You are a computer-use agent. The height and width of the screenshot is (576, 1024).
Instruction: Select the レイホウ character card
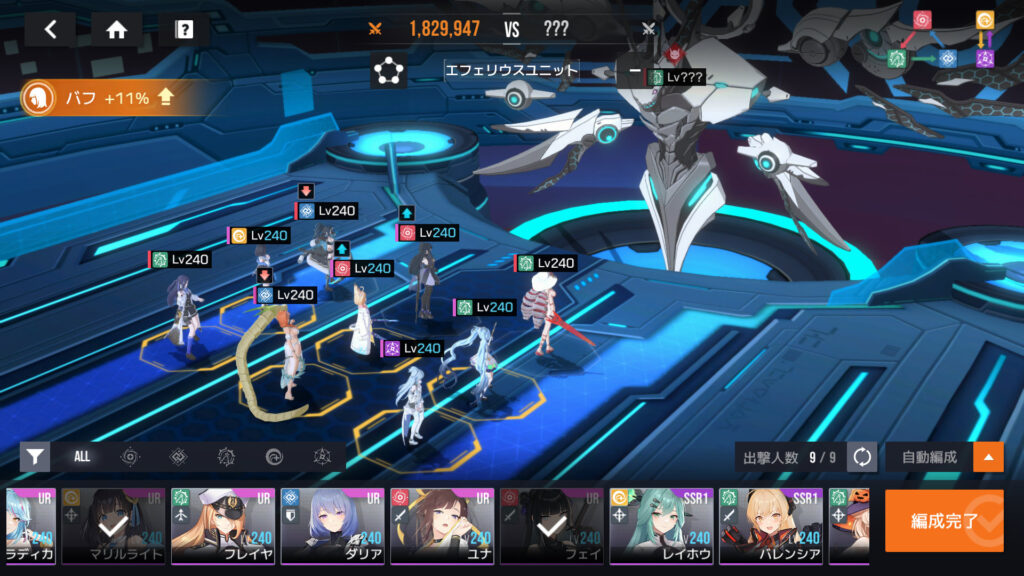660,526
